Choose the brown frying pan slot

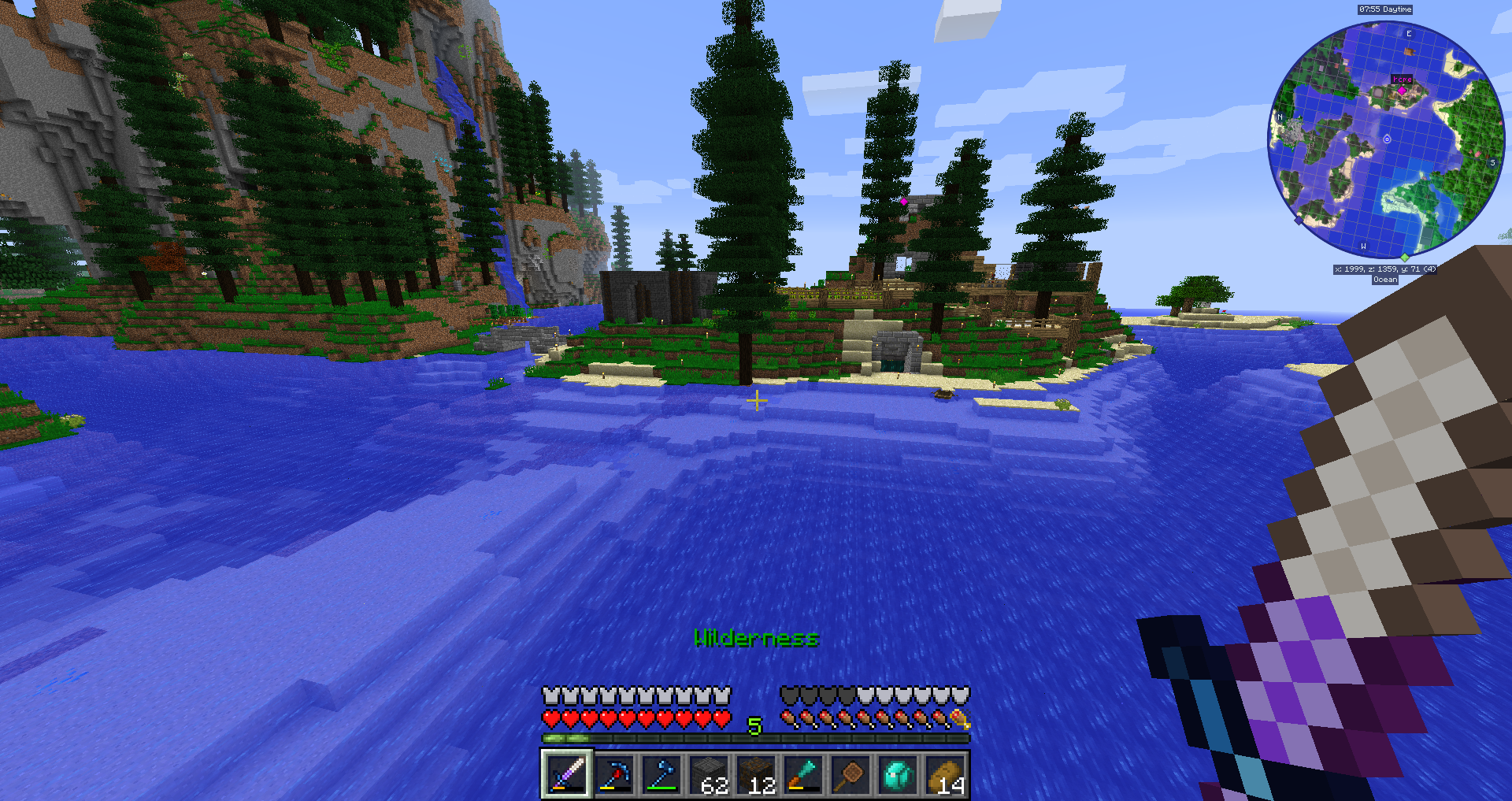point(850,774)
